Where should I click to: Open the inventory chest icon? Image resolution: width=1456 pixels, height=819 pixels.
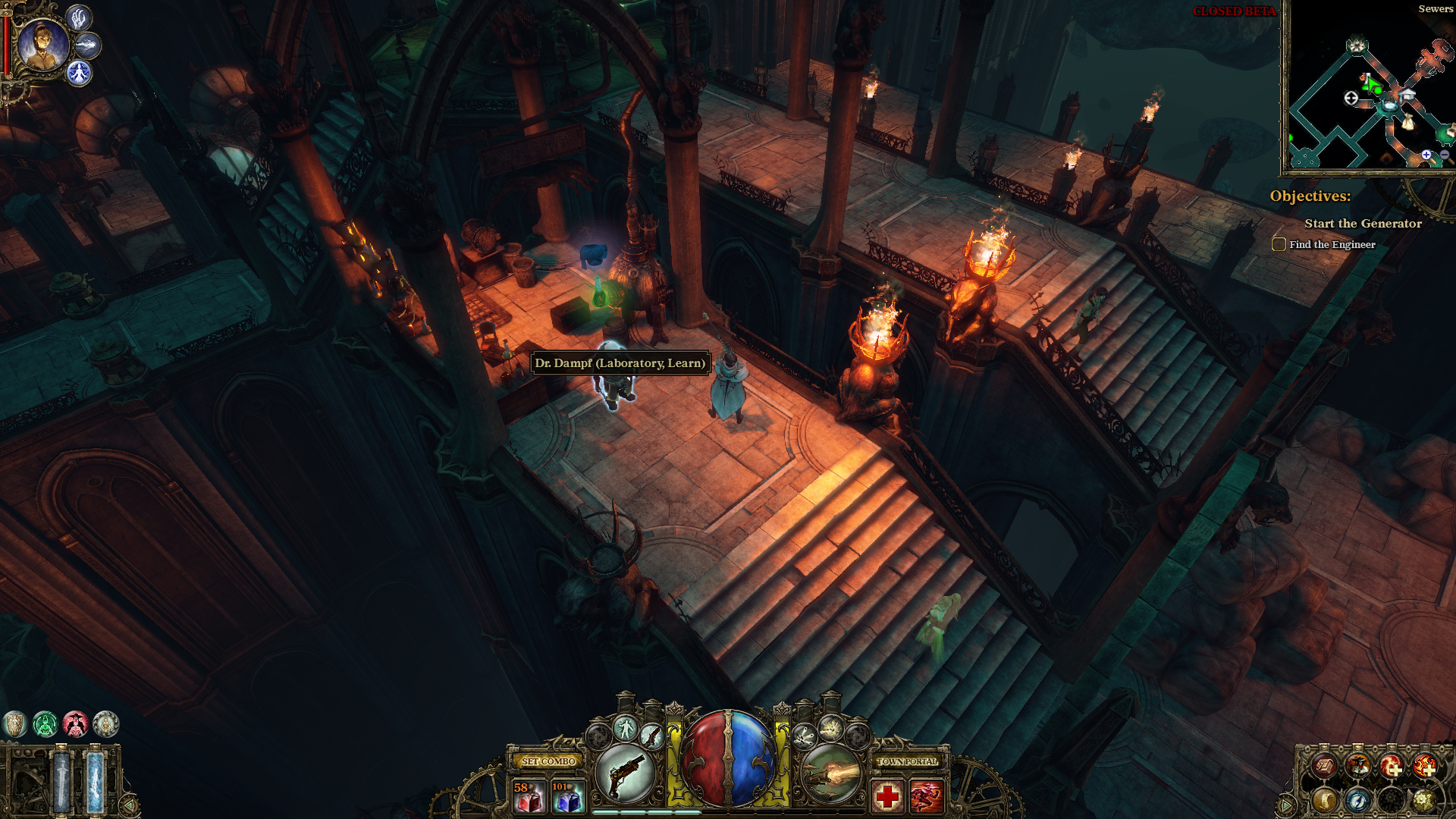click(1324, 767)
